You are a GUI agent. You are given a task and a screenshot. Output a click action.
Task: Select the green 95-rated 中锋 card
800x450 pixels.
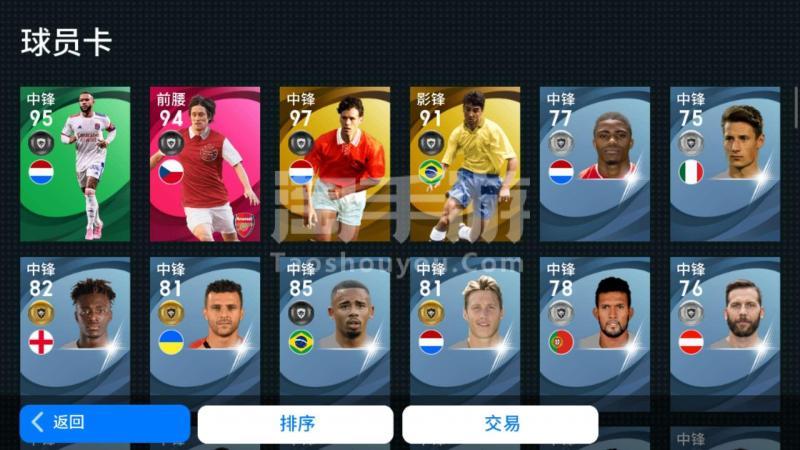point(75,164)
